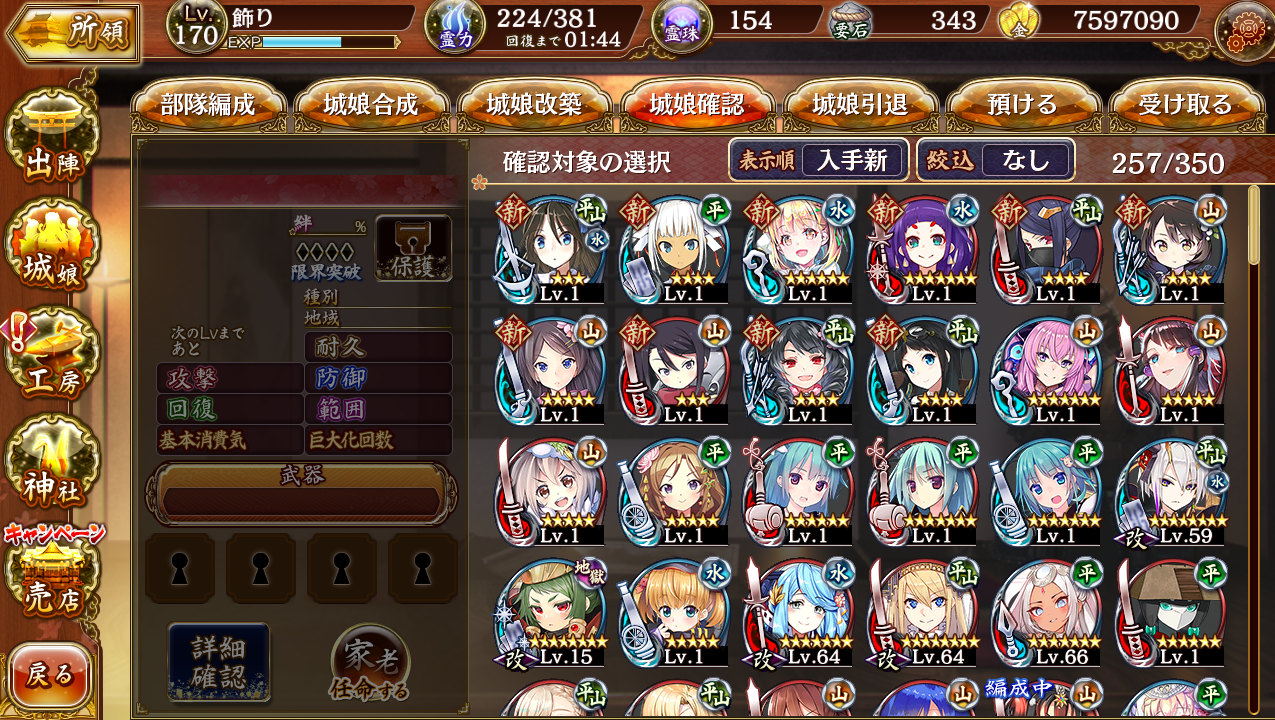Open the gear settings icon
This screenshot has height=720, width=1275.
1243,30
